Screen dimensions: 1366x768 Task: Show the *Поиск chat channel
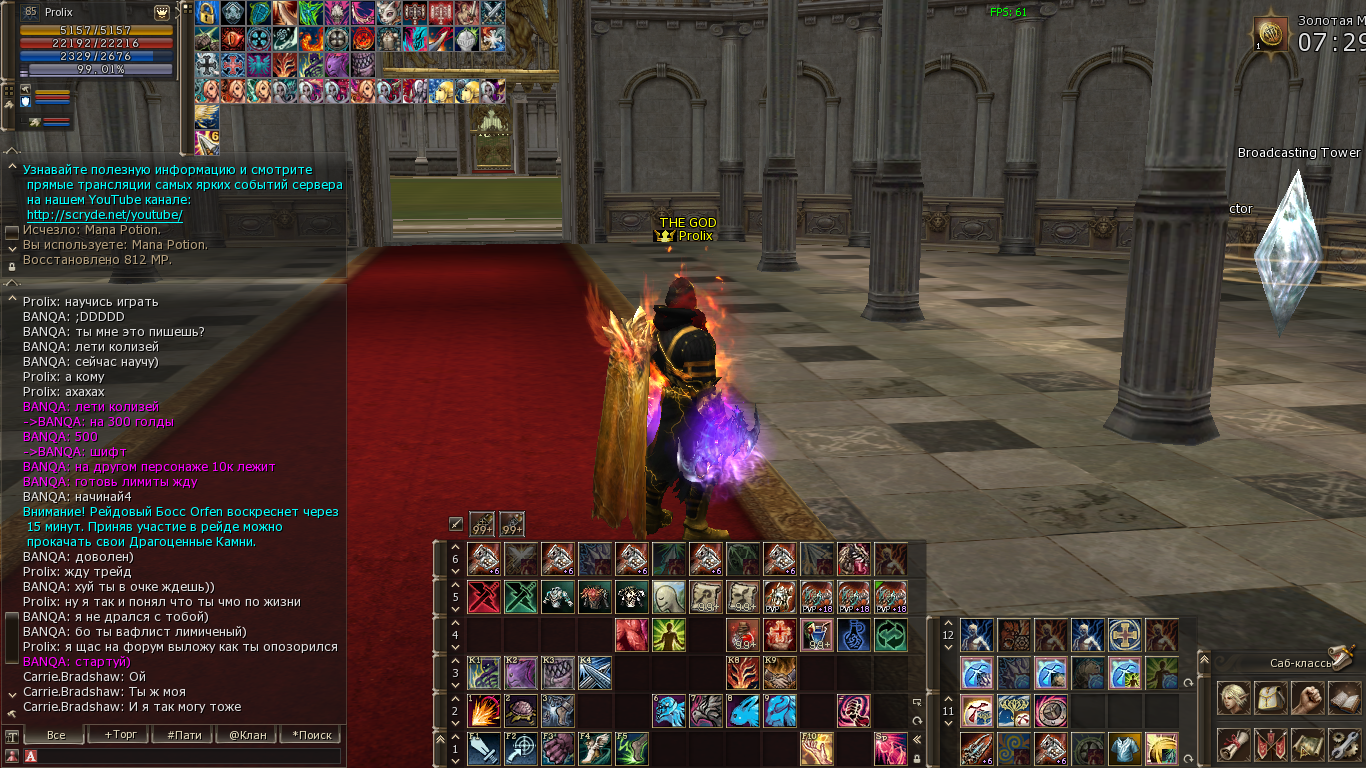(312, 735)
